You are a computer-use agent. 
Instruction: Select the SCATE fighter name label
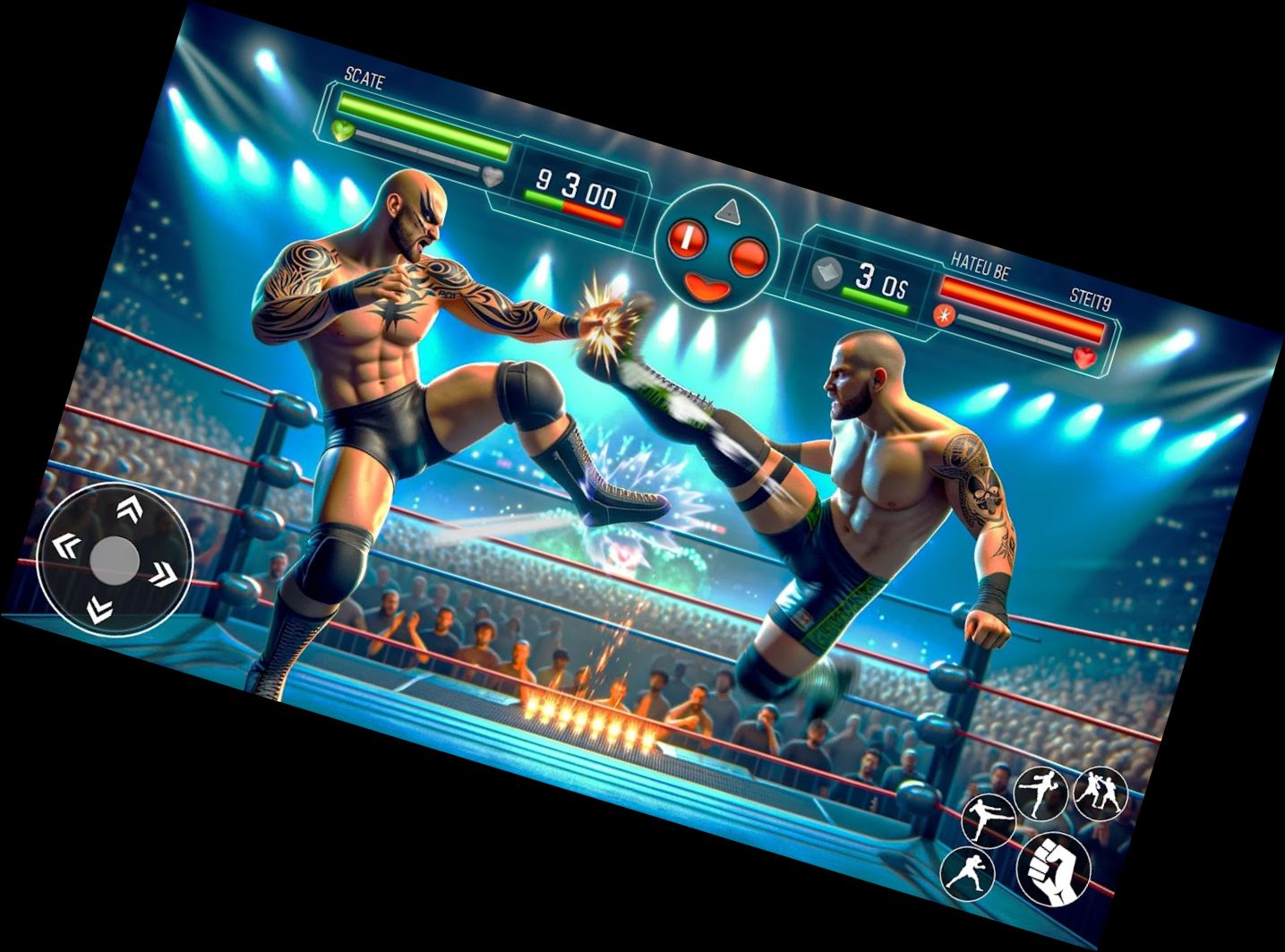[364, 79]
